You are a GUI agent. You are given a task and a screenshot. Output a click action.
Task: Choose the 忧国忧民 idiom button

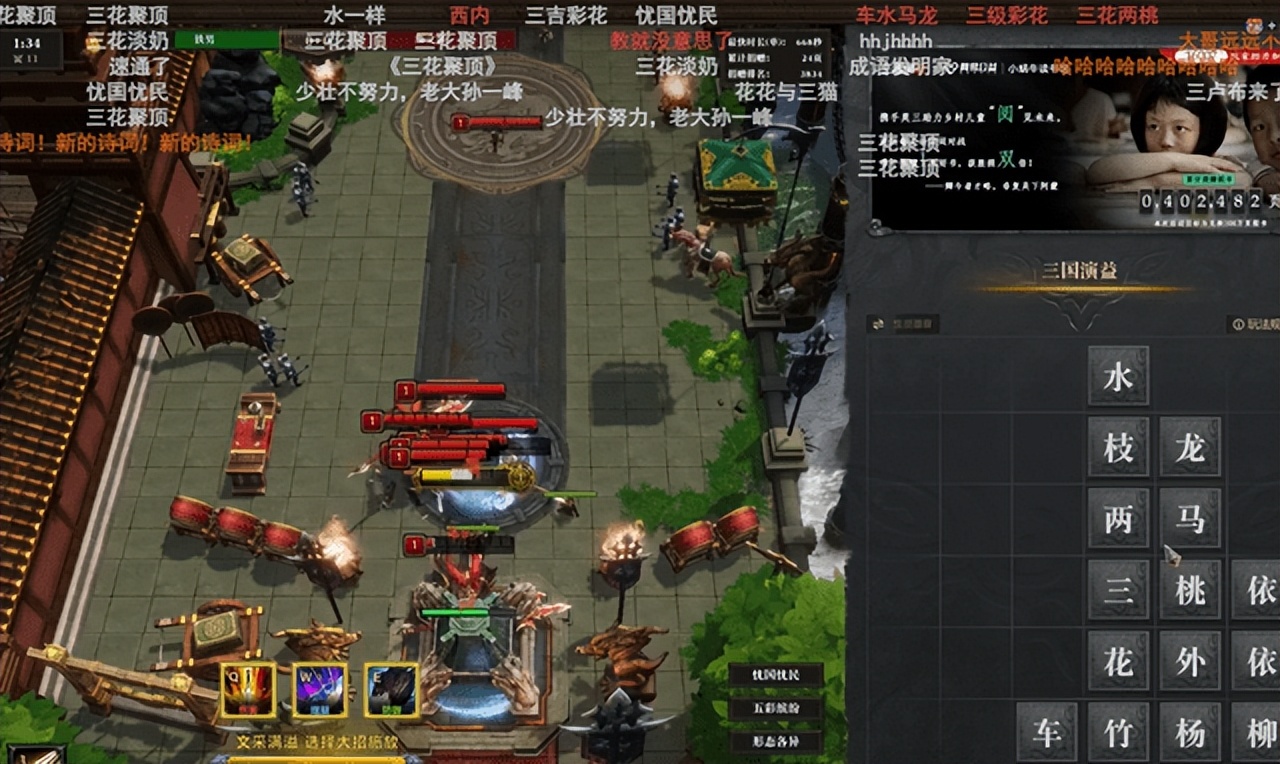click(775, 675)
